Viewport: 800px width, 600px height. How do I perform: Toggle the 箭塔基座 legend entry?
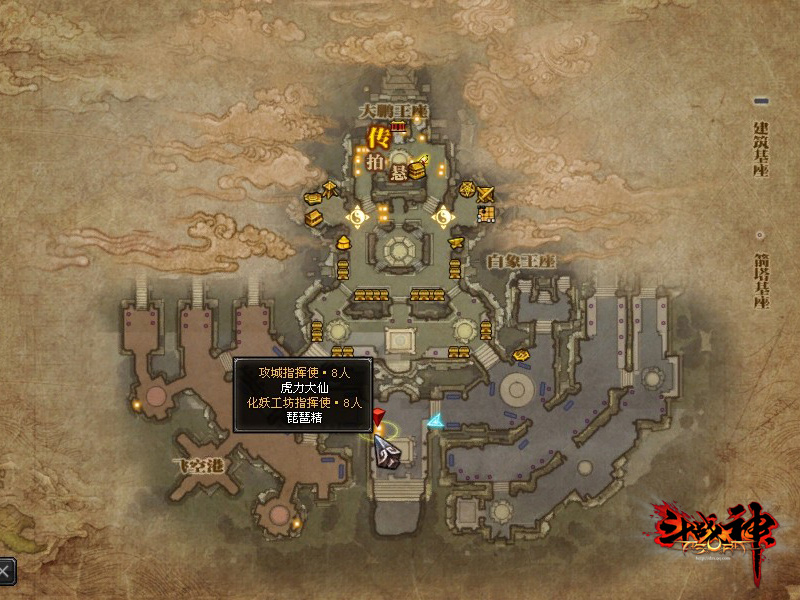pyautogui.click(x=760, y=272)
